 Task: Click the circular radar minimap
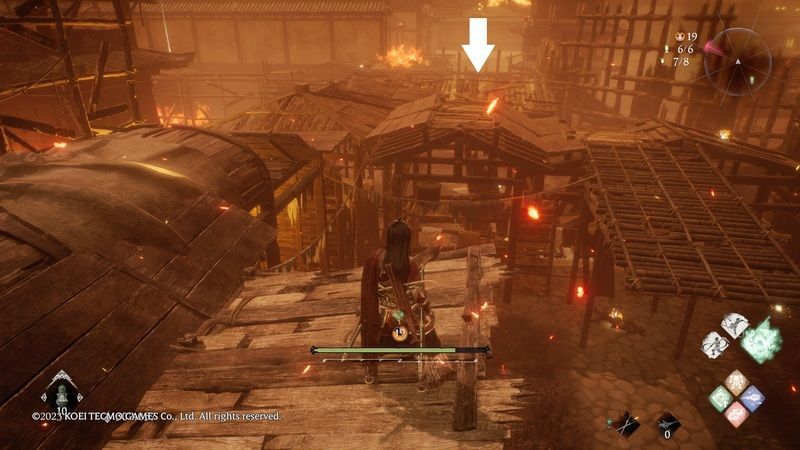[738, 59]
